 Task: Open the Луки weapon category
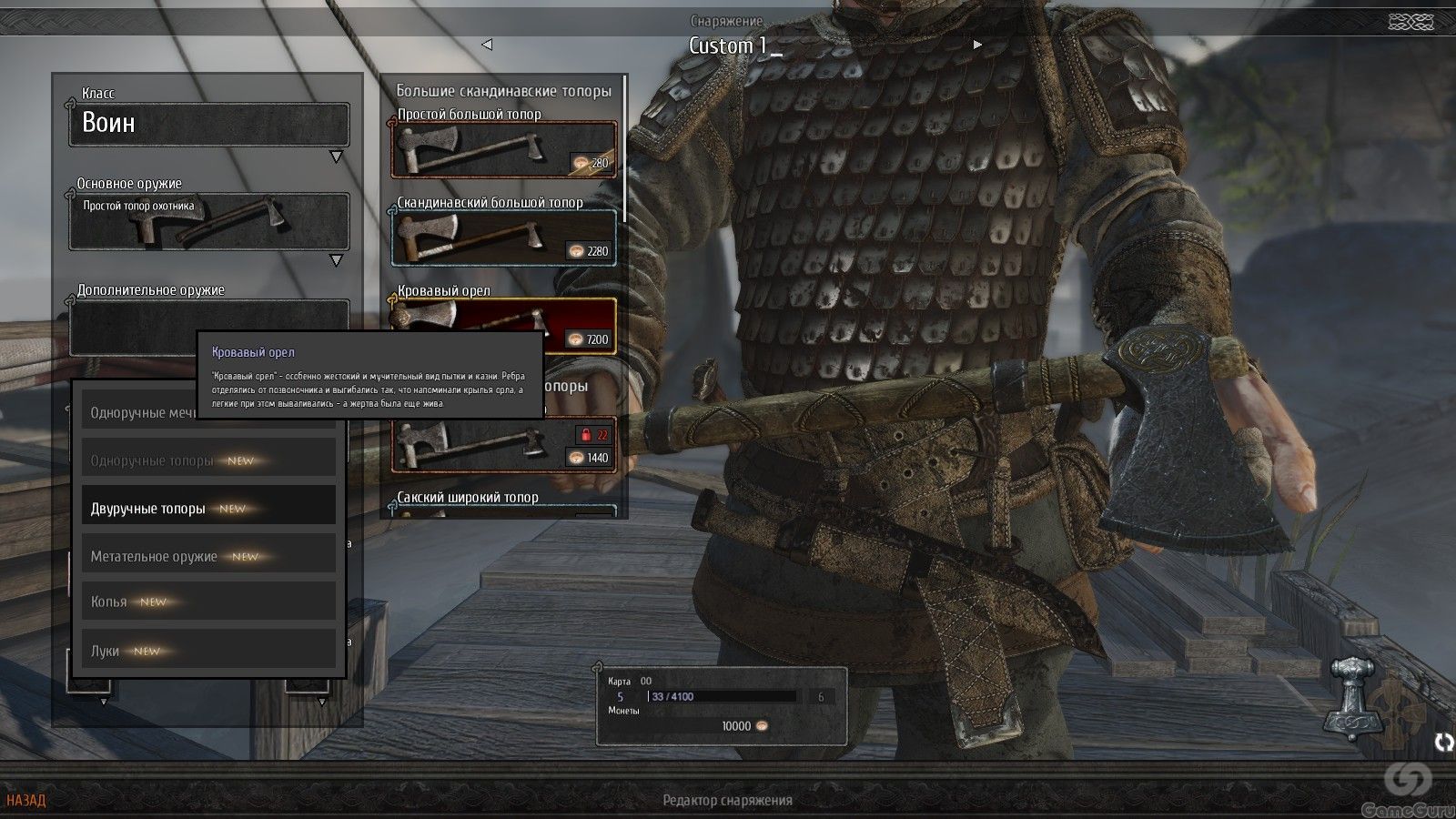(208, 651)
